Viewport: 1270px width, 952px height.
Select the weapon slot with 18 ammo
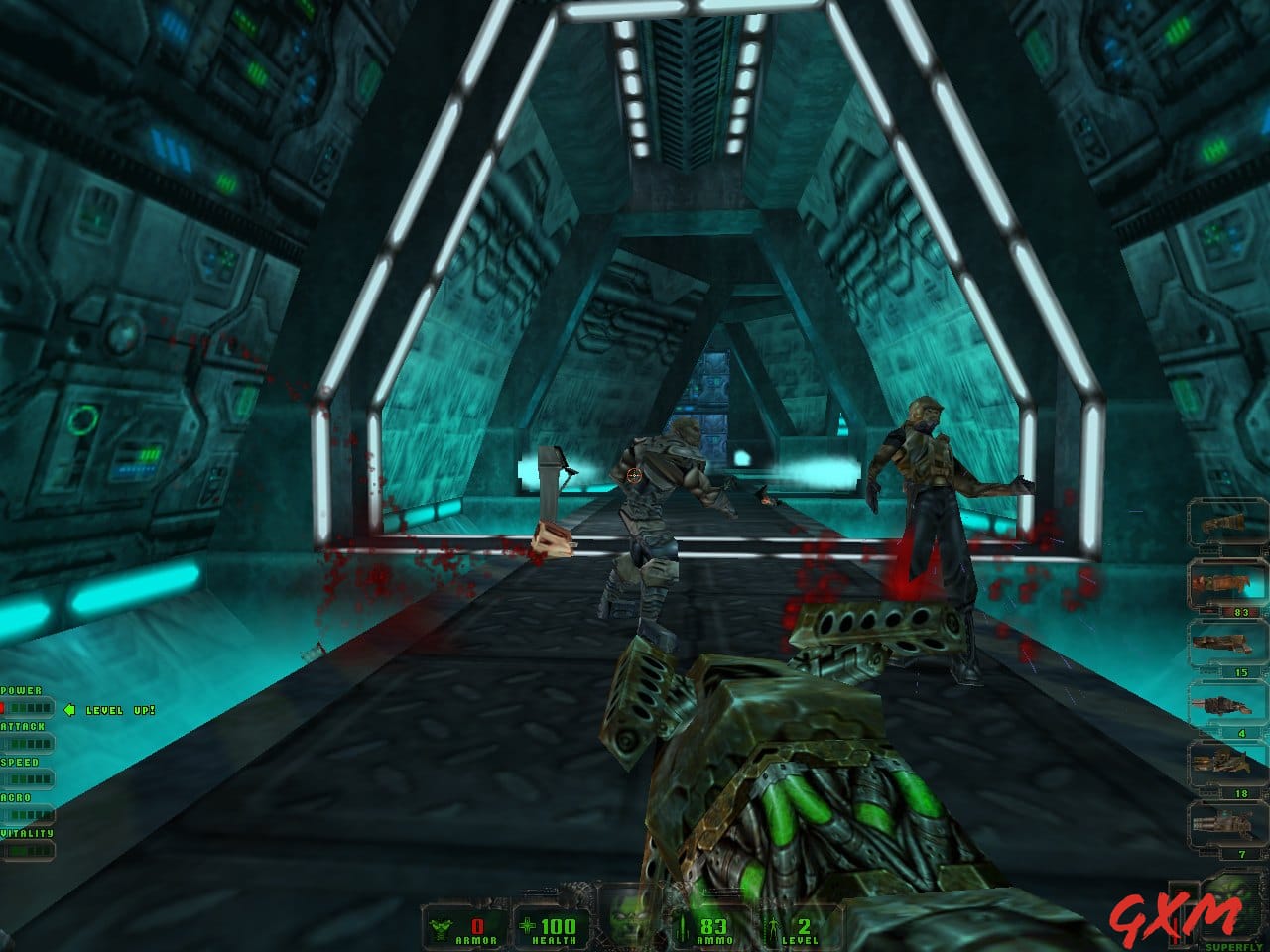(1220, 760)
